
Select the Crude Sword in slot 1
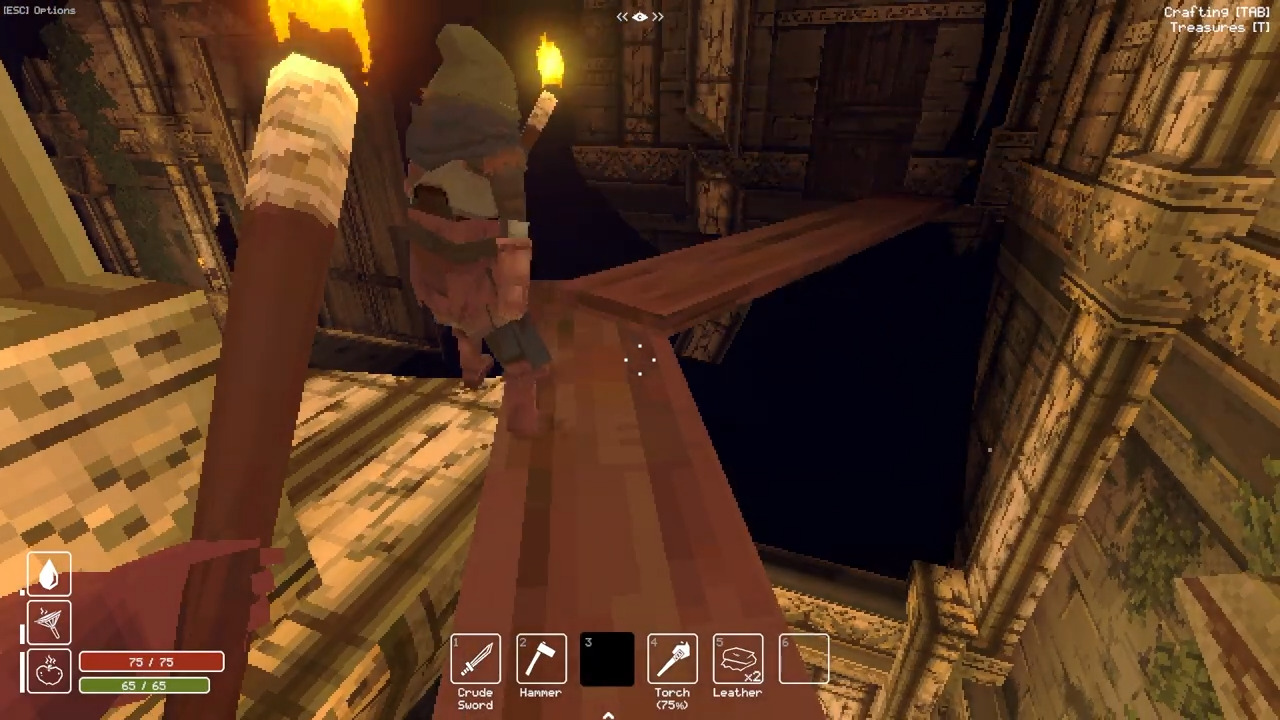click(x=475, y=658)
